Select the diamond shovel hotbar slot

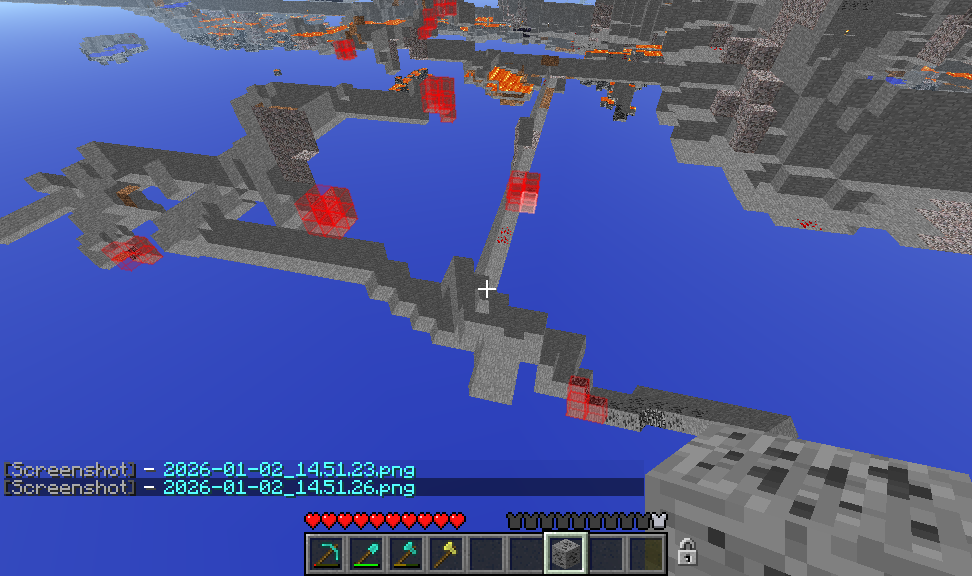point(366,553)
